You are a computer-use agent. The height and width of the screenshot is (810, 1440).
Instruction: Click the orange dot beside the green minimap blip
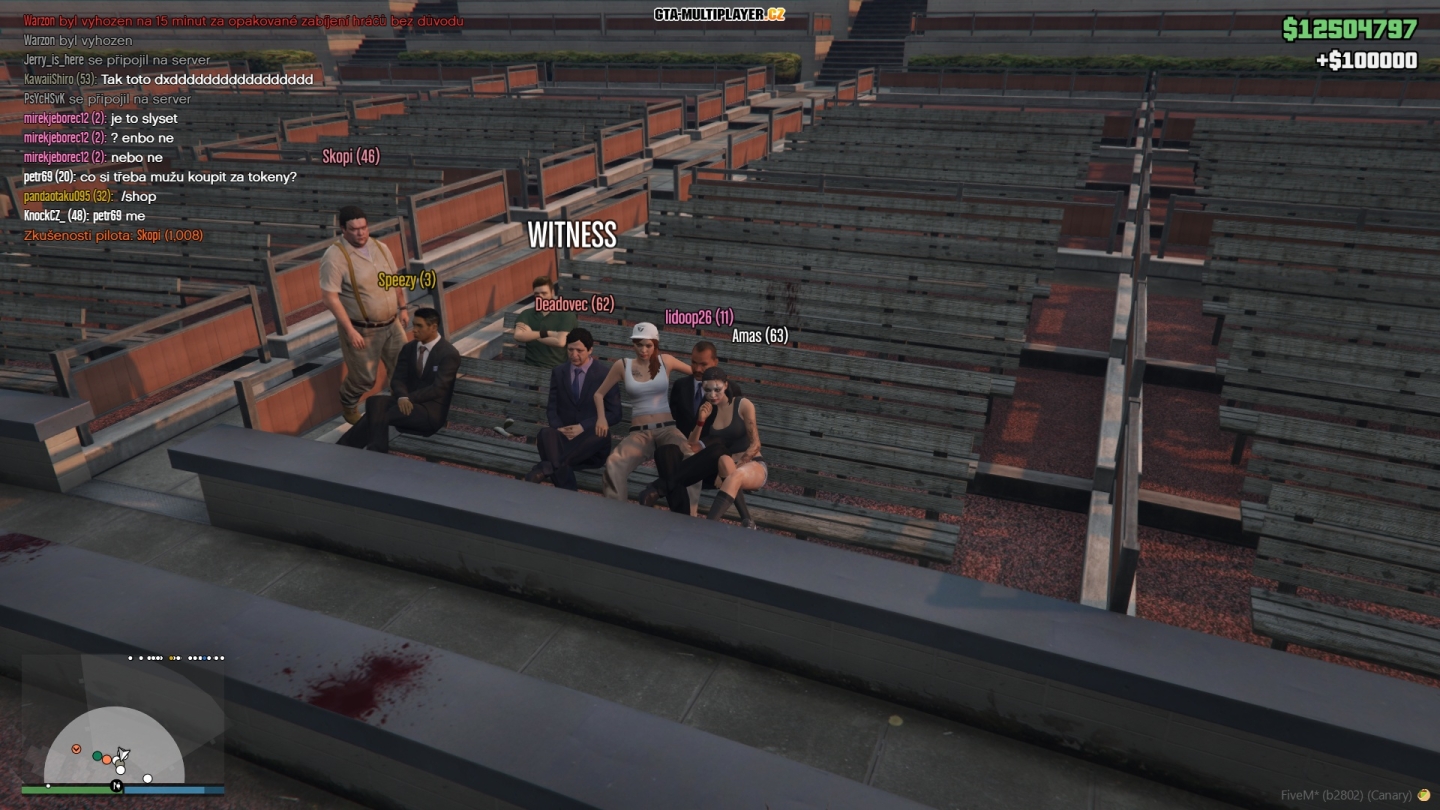pos(106,760)
